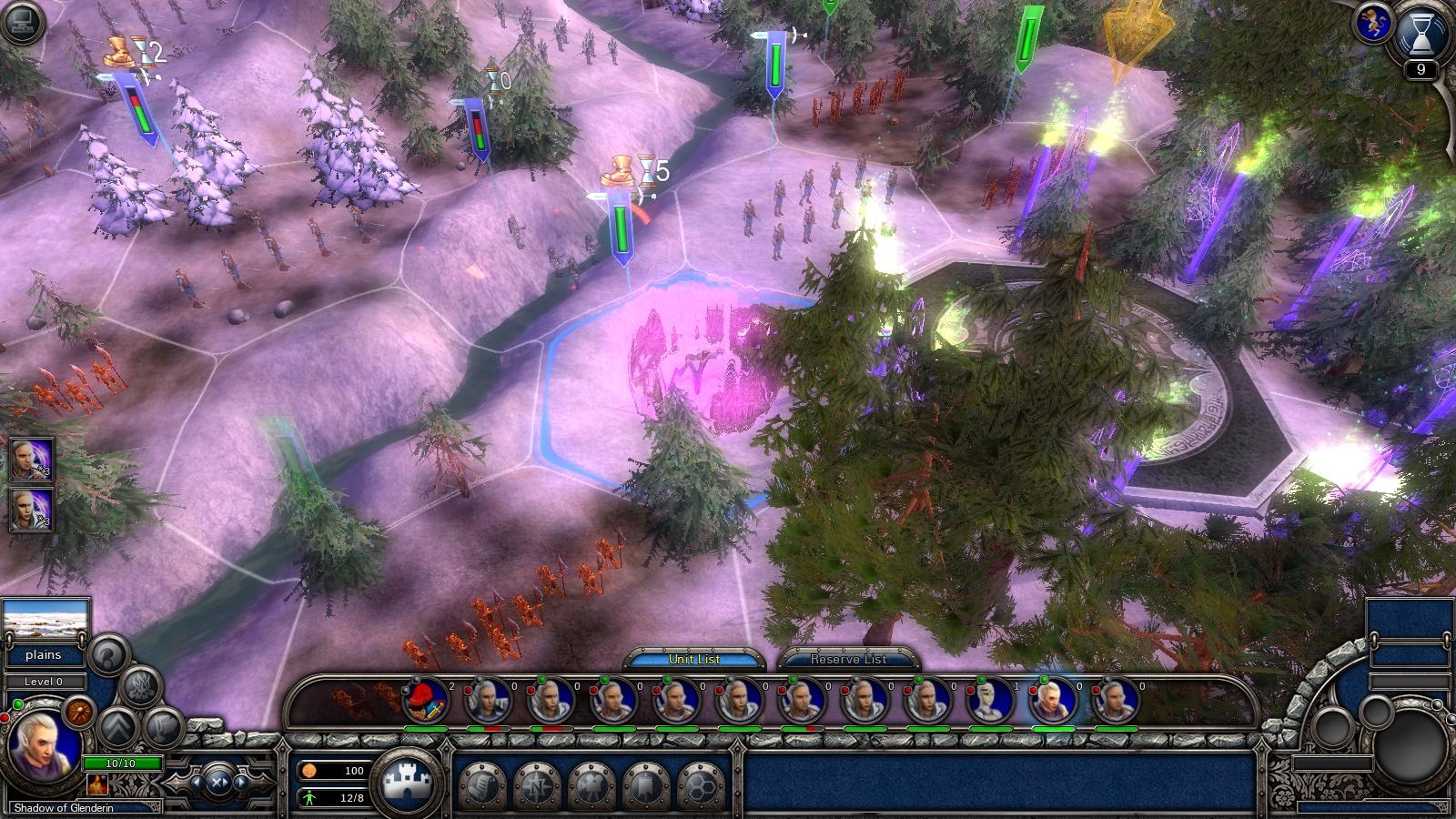Screen dimensions: 1456x819
Task: Toggle the crossed-arrows camera centering control
Action: [x=217, y=784]
